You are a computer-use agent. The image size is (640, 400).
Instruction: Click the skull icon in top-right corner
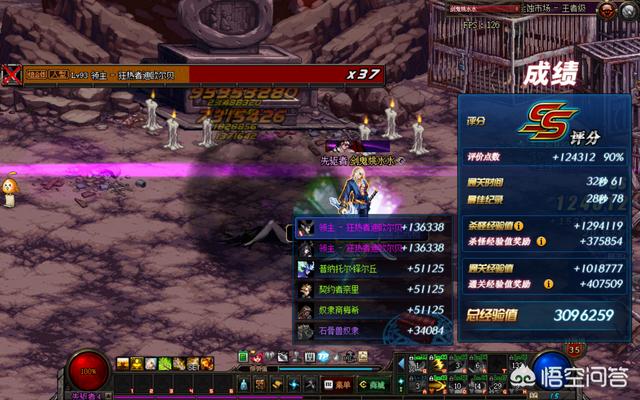pyautogui.click(x=606, y=8)
